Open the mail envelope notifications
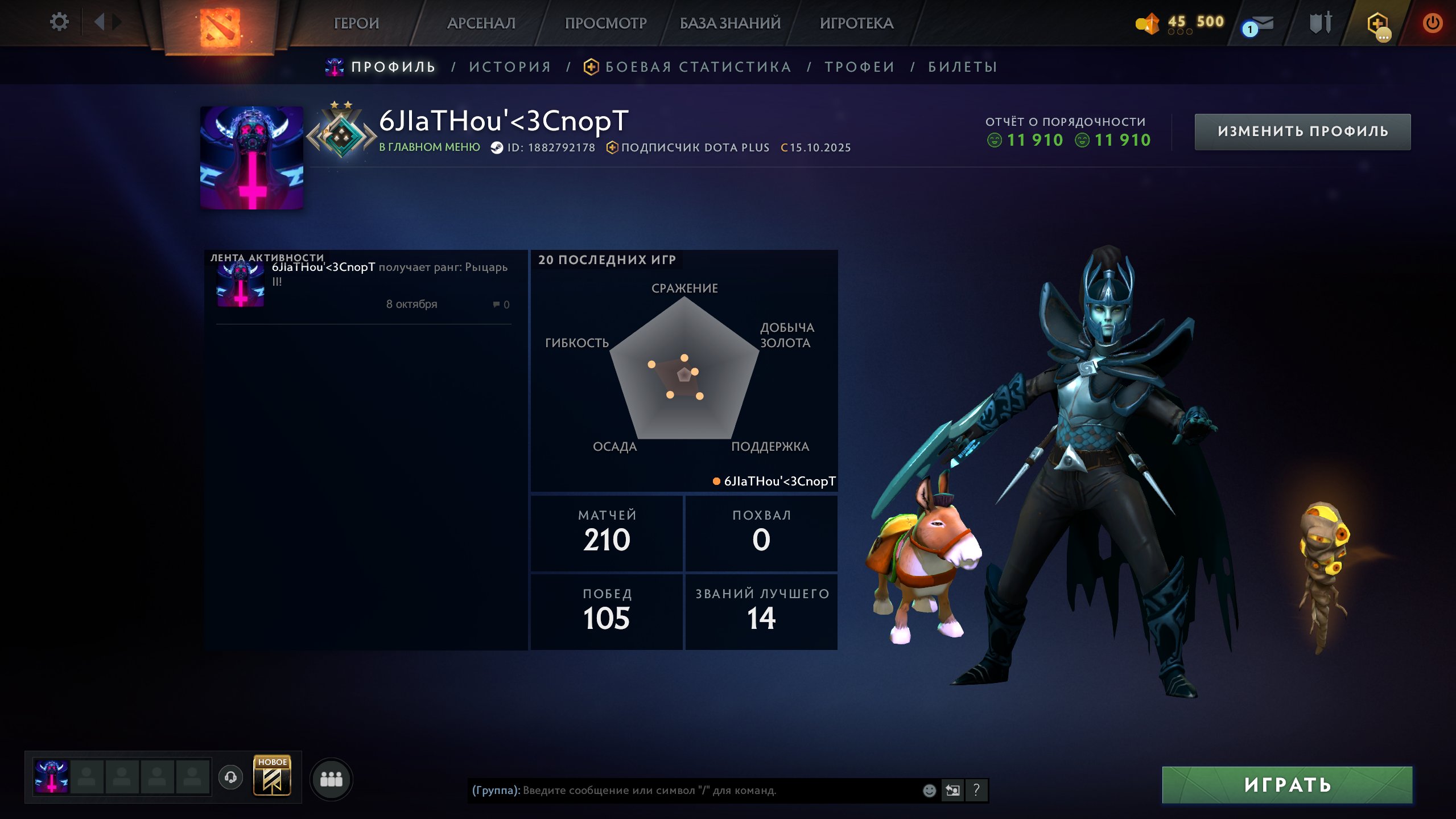Screen dimensions: 1456x819 (1259, 24)
